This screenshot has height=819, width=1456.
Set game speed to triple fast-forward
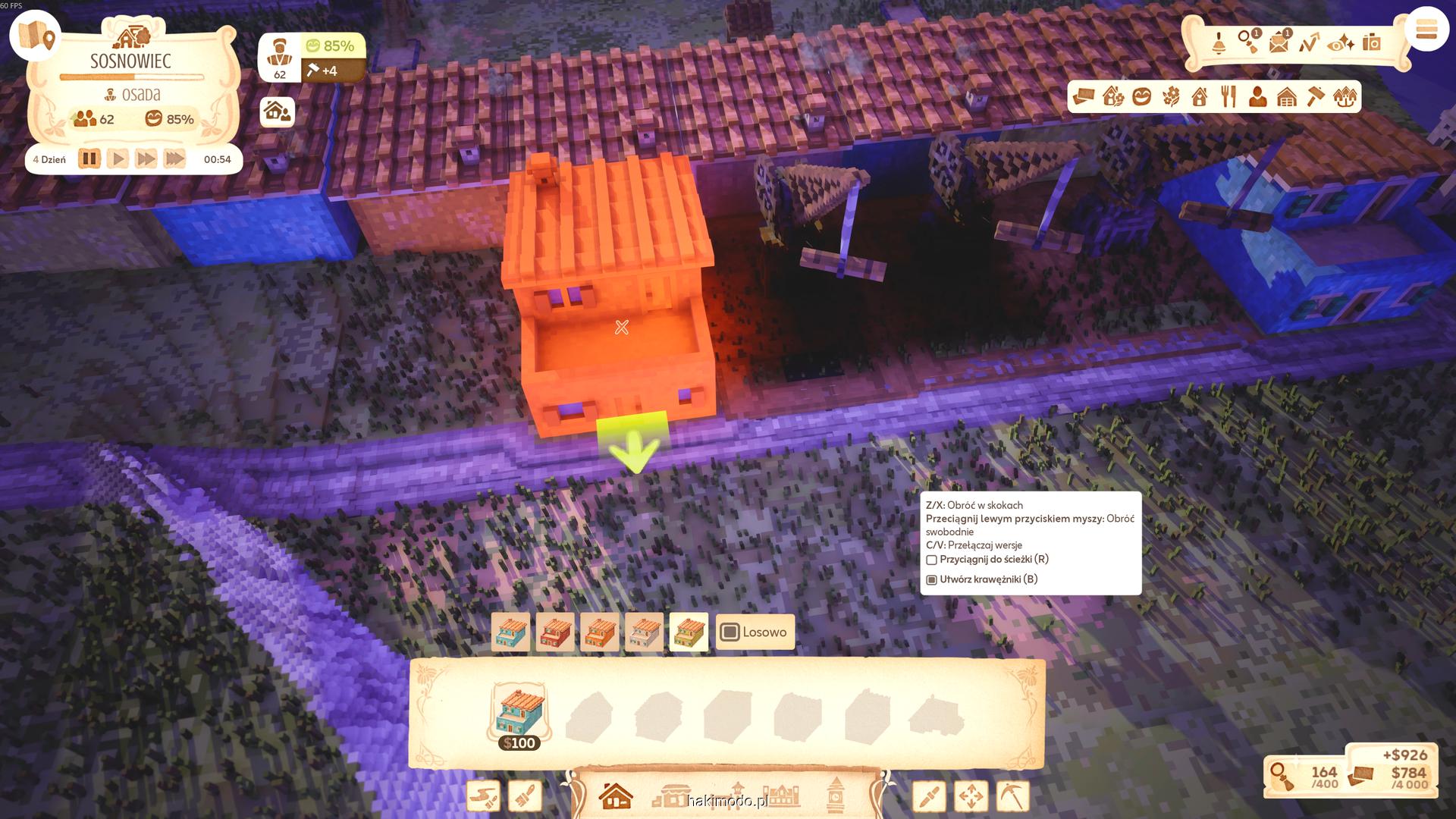coord(174,159)
